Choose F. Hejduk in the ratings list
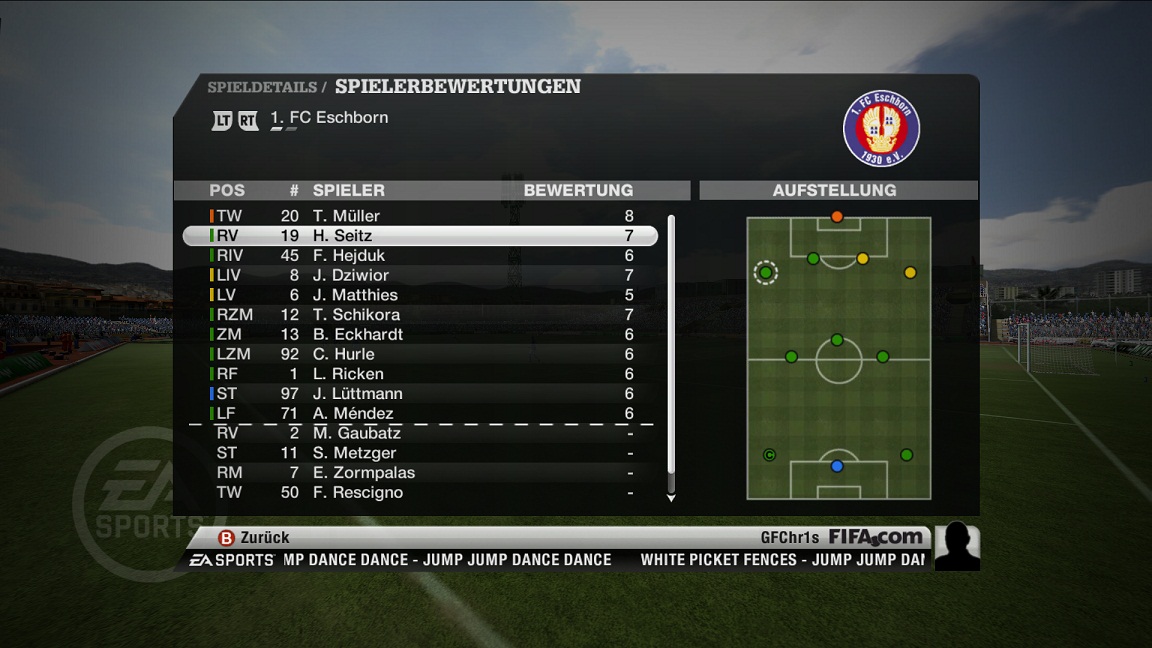 420,256
